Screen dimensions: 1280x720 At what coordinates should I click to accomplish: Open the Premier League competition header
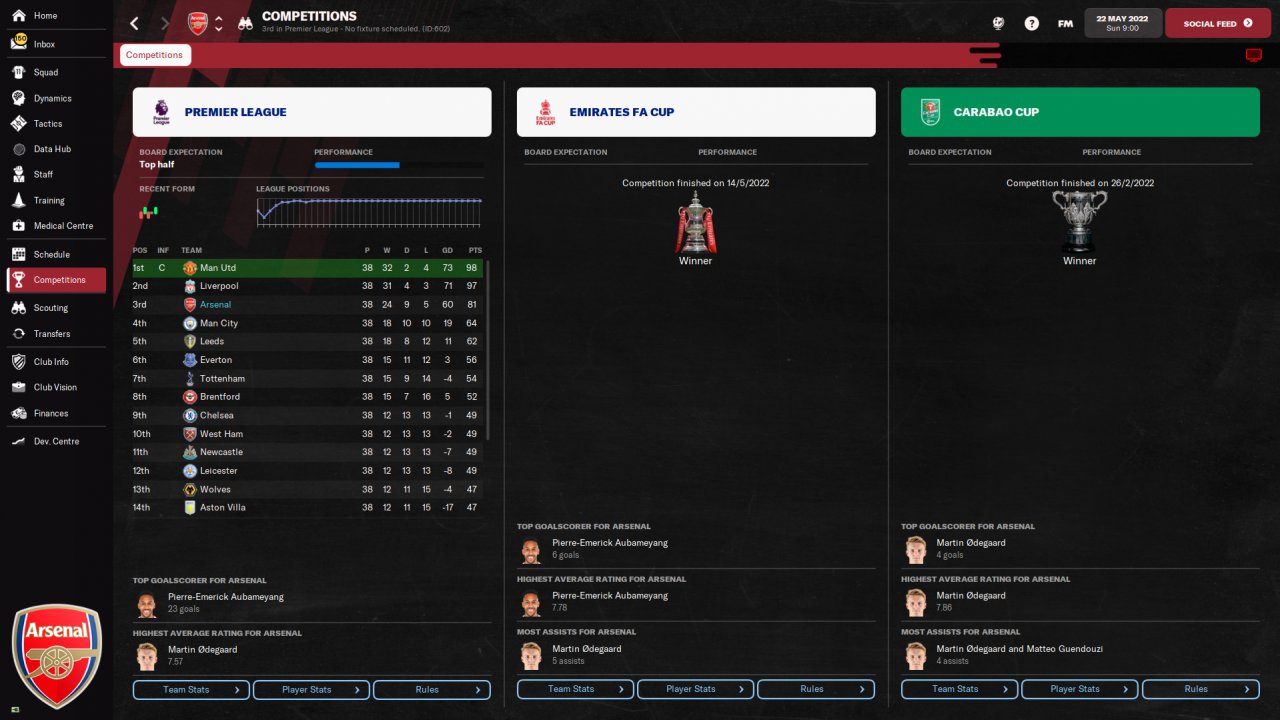click(x=312, y=112)
